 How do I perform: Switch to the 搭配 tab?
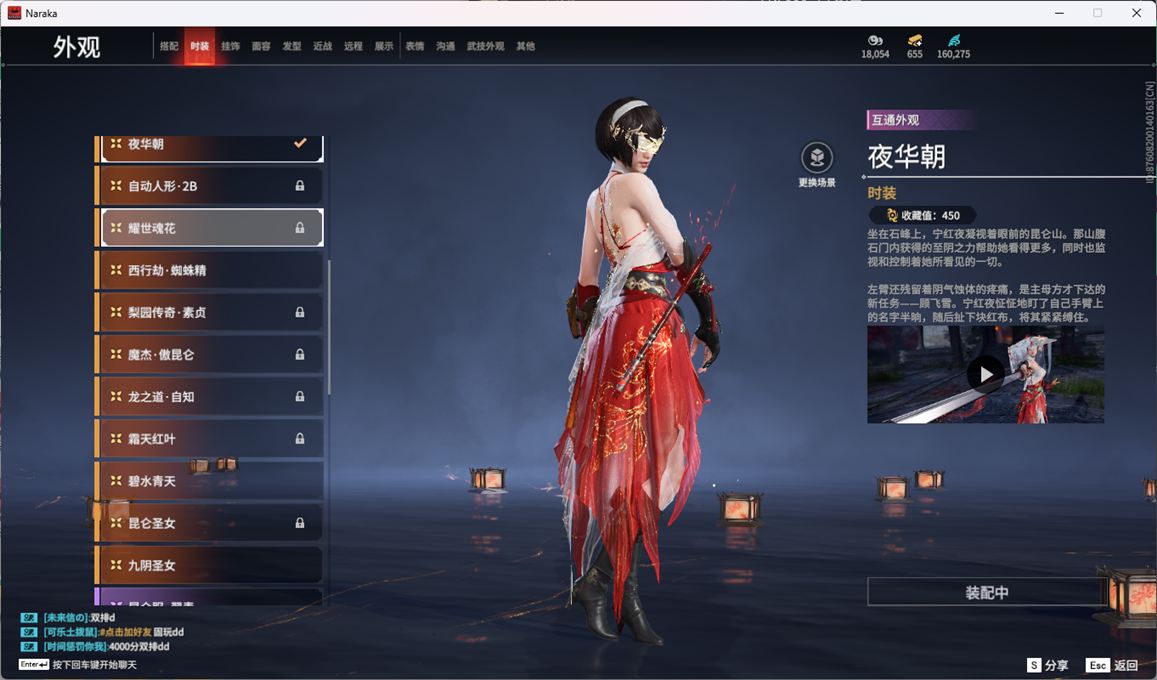(x=169, y=46)
